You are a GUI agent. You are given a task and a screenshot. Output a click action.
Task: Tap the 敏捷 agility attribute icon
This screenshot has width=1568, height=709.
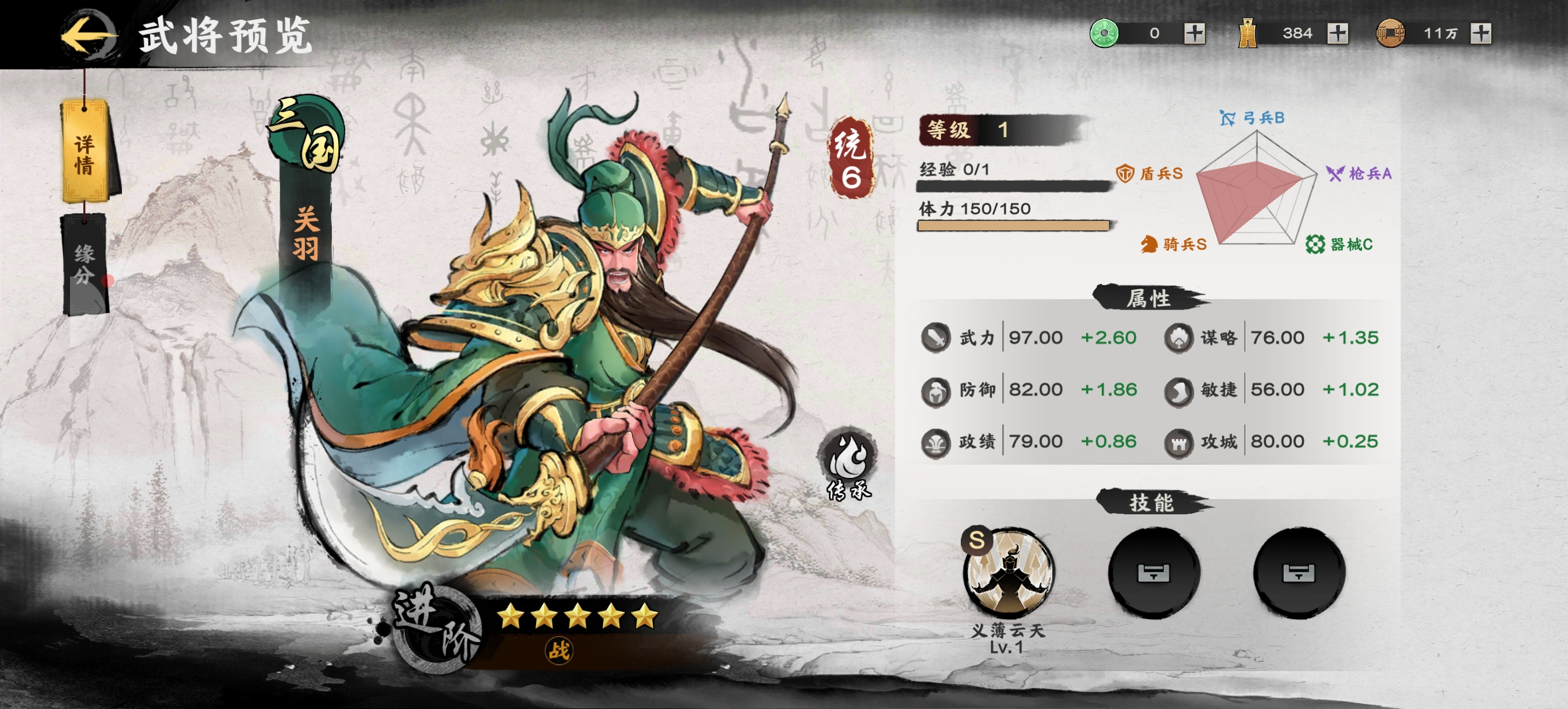[1178, 390]
